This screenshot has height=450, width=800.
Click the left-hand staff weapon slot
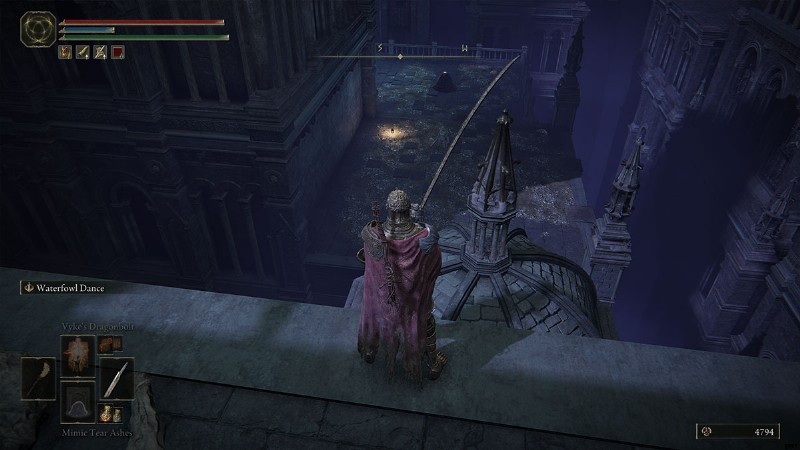[40, 378]
